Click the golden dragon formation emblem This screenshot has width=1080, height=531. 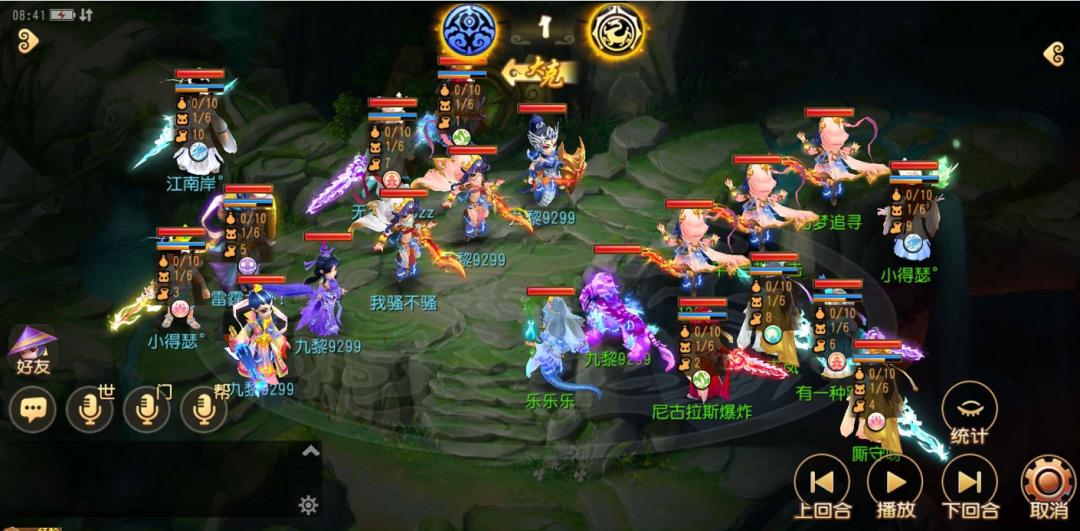point(615,31)
